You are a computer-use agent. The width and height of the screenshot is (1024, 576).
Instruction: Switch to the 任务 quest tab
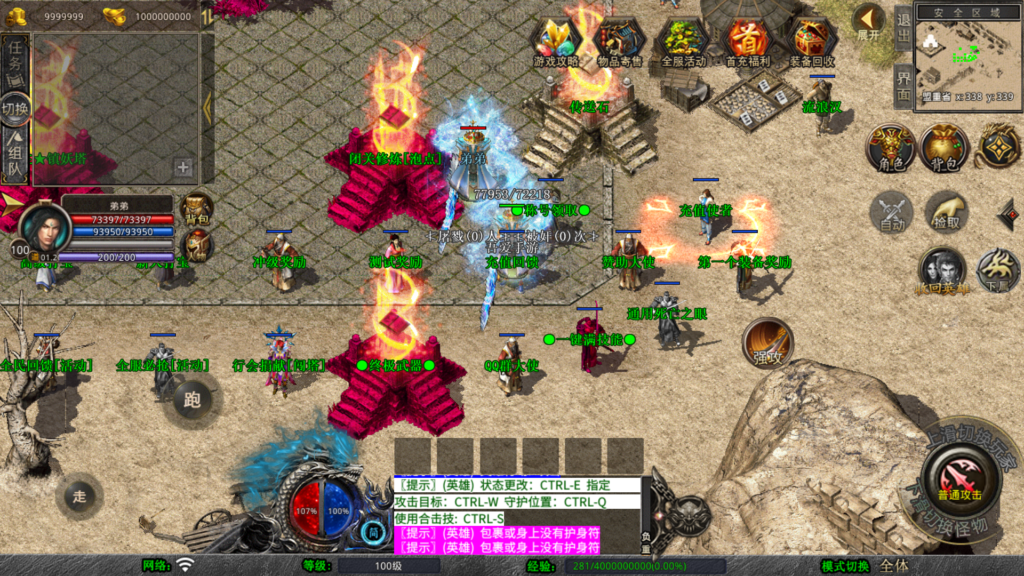[15, 59]
